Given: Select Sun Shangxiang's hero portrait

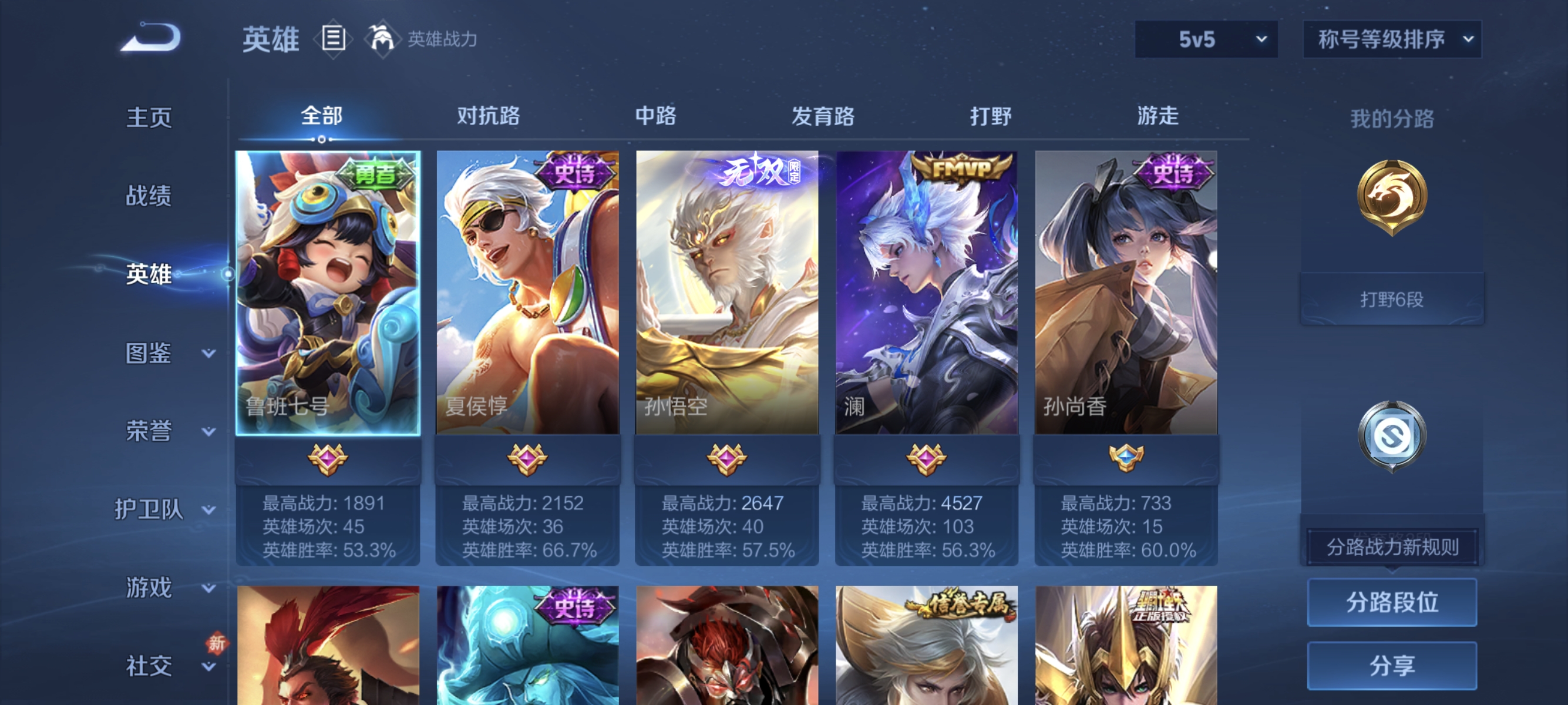Looking at the screenshot, I should (x=1125, y=292).
